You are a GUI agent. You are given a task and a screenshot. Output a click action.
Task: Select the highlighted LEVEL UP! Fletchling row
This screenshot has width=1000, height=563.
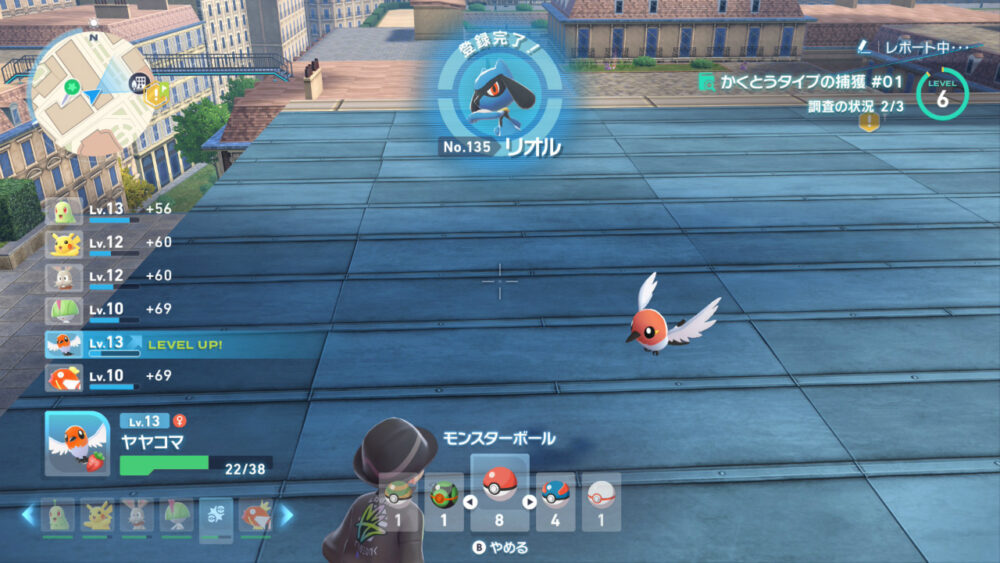(x=180, y=344)
